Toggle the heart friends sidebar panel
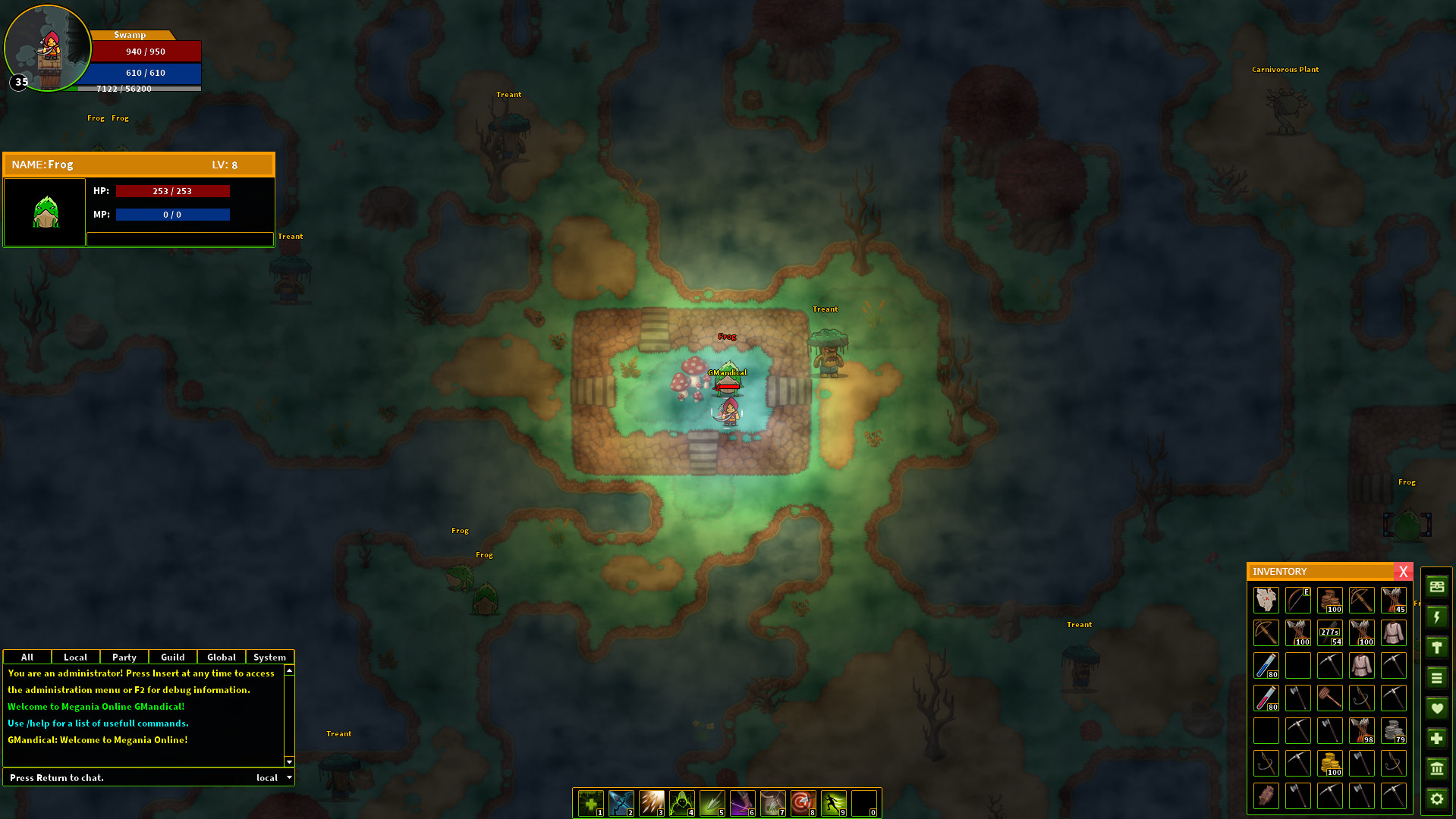The image size is (1456, 819). (x=1437, y=707)
